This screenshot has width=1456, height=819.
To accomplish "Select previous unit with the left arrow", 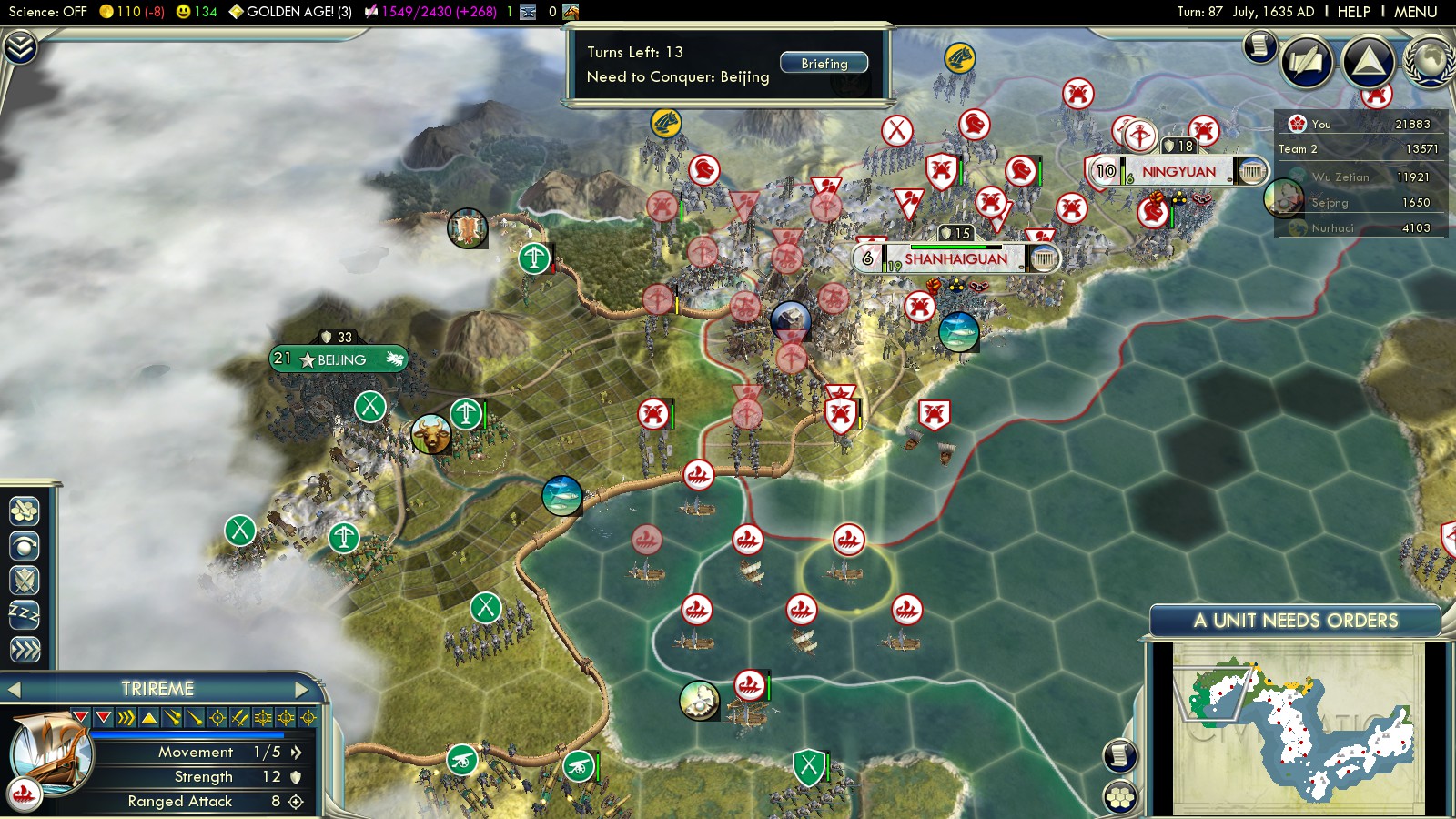I will tap(14, 690).
